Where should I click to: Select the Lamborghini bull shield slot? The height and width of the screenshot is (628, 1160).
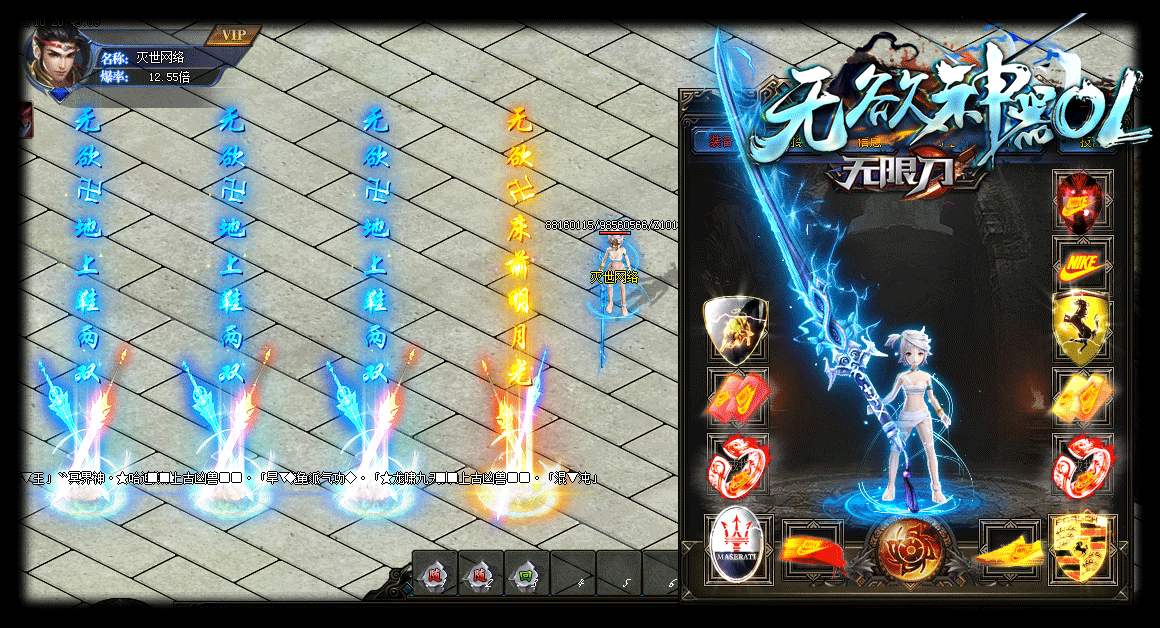pyautogui.click(x=735, y=329)
